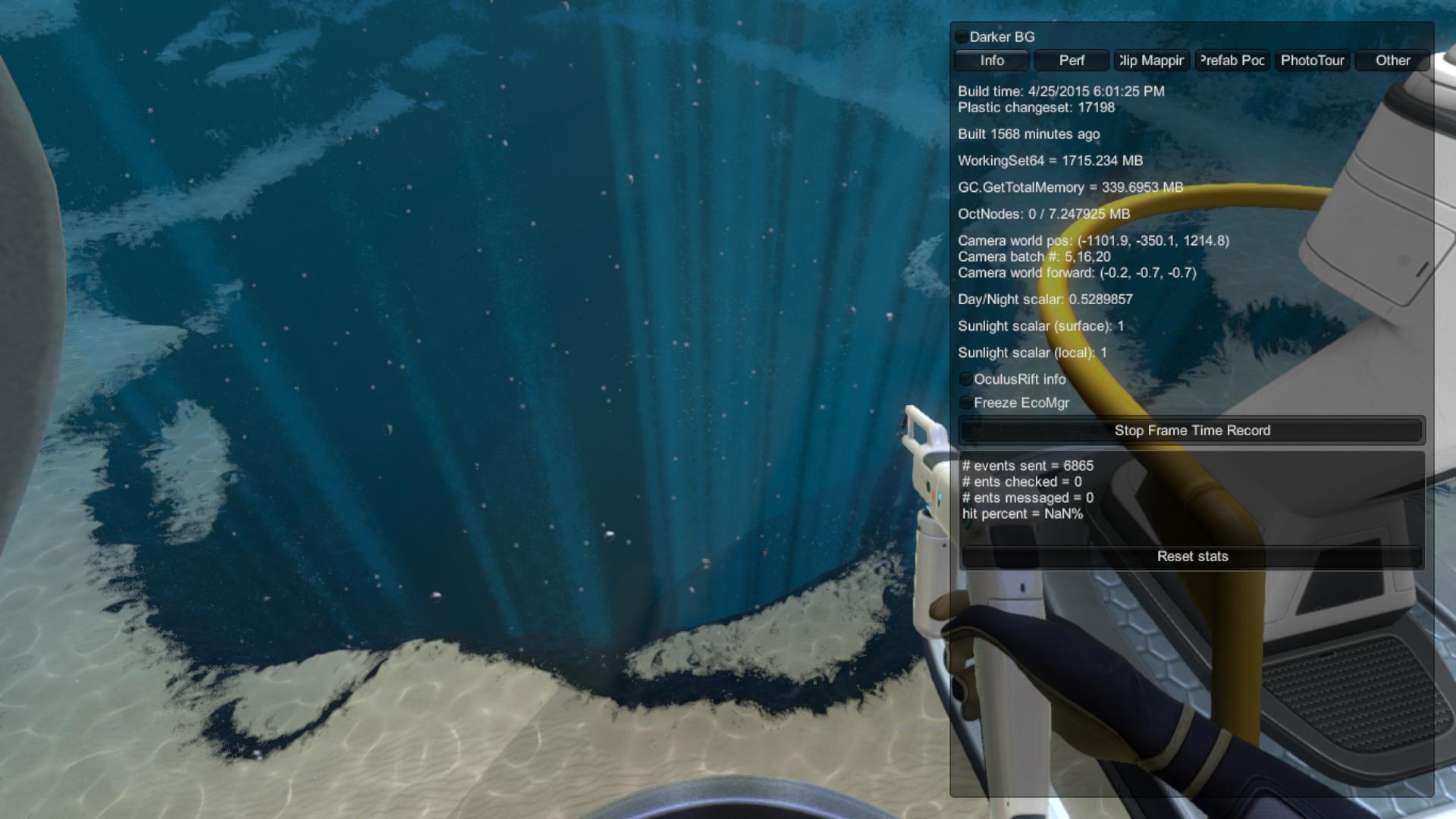Screen dimensions: 1456x819
Task: Switch to the Perf tab
Action: 1072,61
